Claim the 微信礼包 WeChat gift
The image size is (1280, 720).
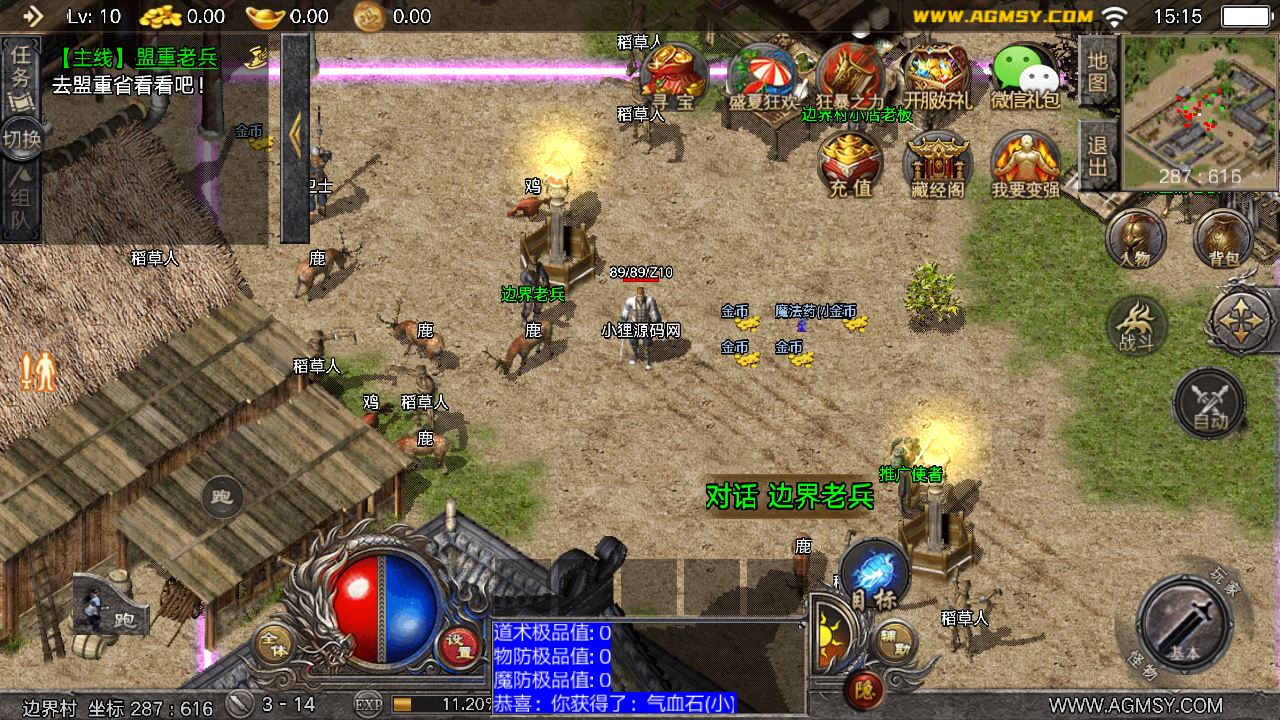pos(1026,75)
